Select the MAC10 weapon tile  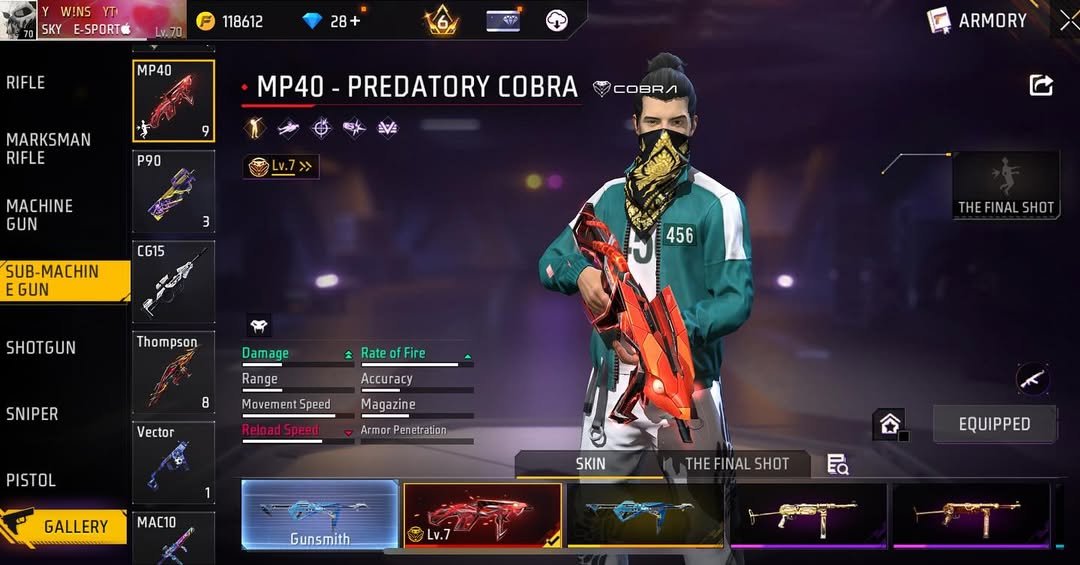pyautogui.click(x=173, y=538)
